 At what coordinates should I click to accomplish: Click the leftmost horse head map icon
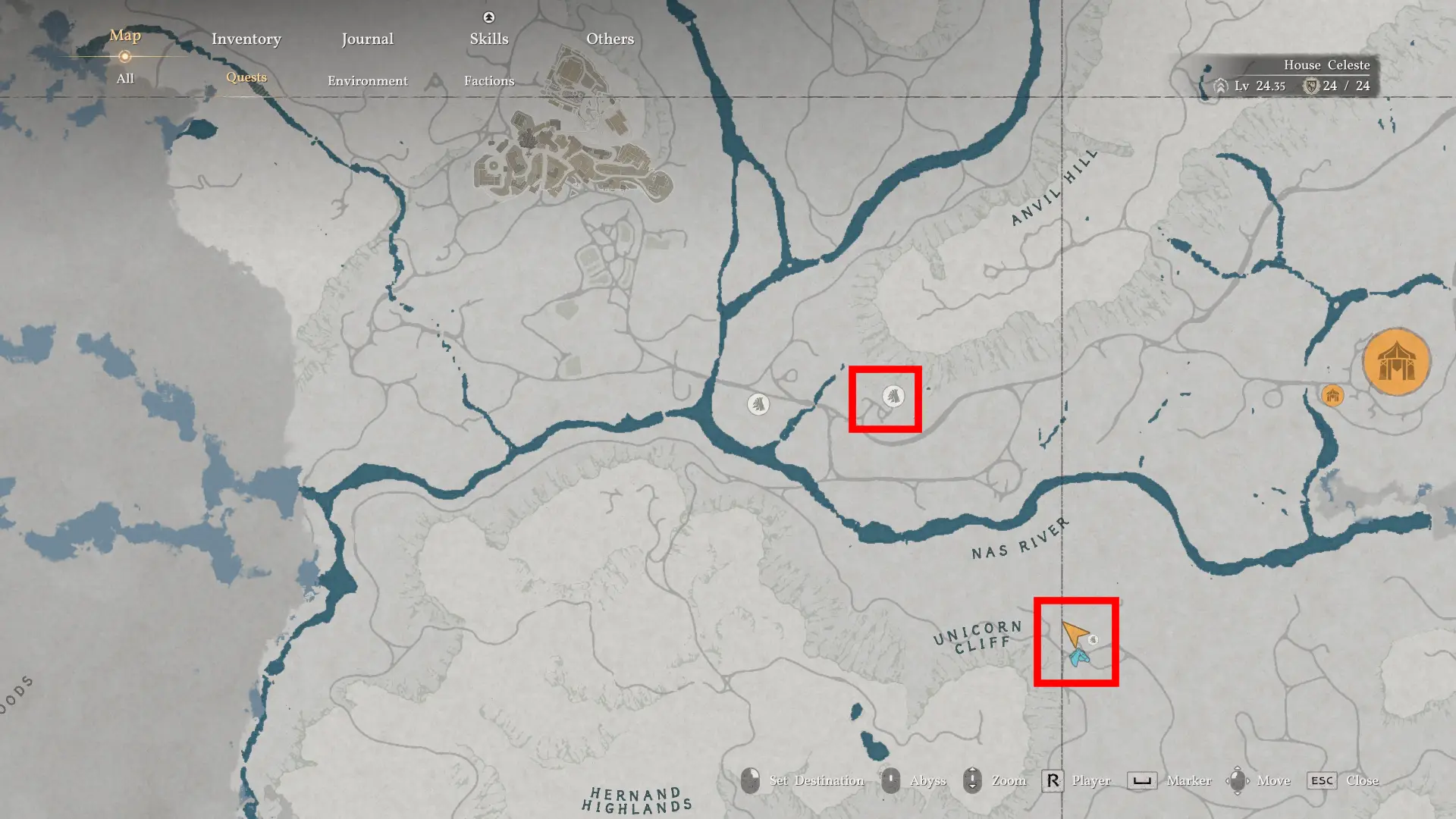pos(758,404)
